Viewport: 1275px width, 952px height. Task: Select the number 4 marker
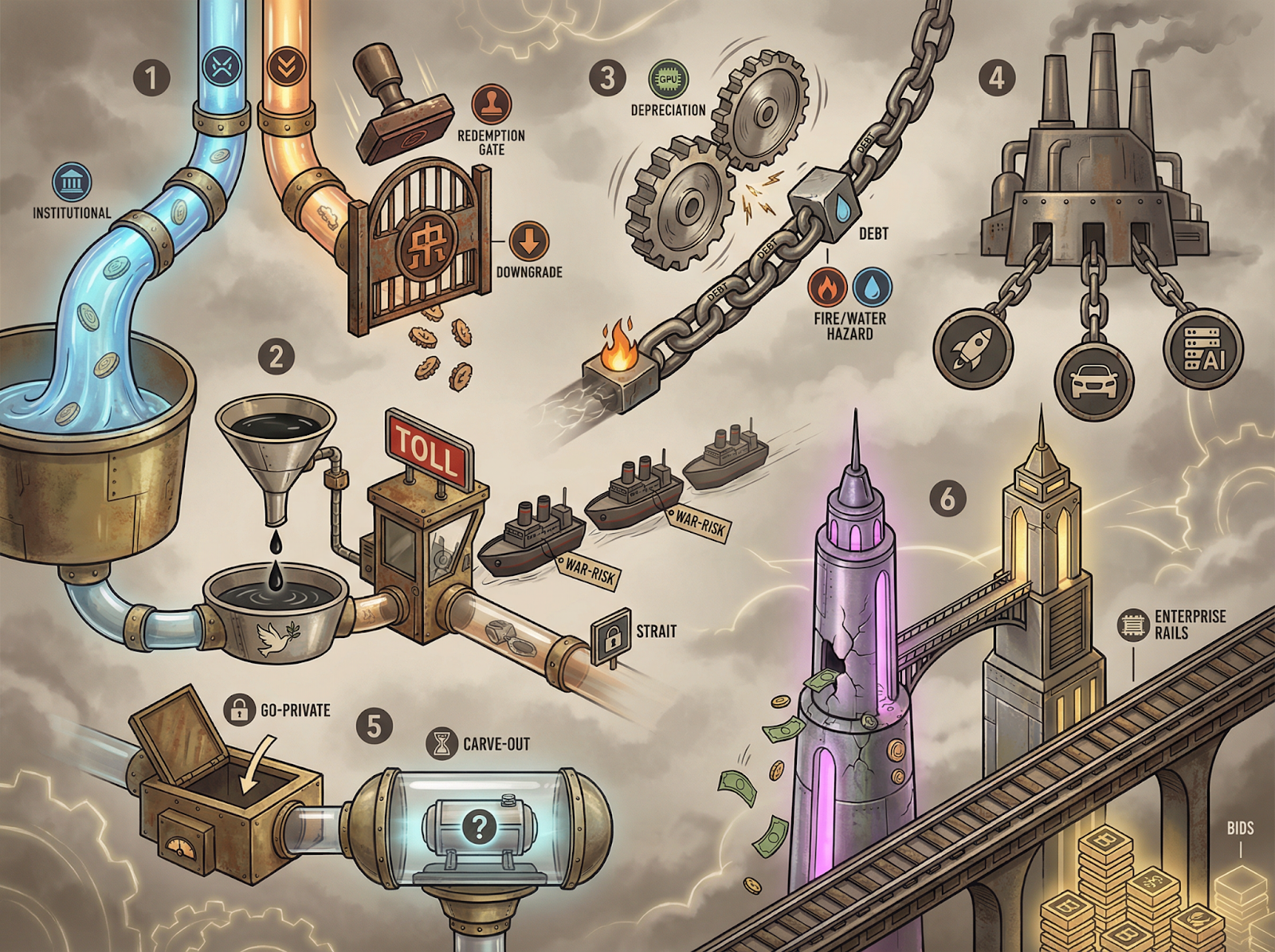click(x=996, y=78)
